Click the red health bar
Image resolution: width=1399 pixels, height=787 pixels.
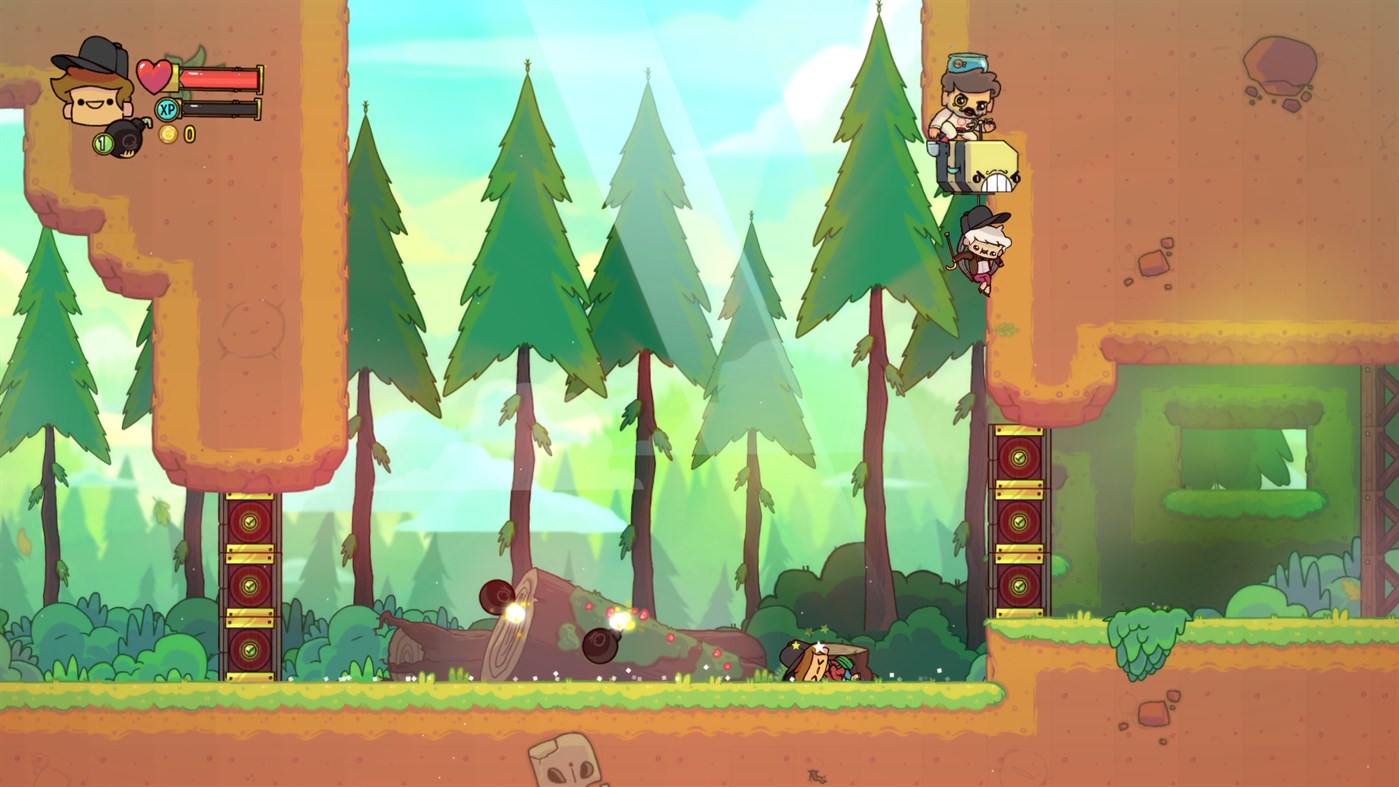point(220,77)
